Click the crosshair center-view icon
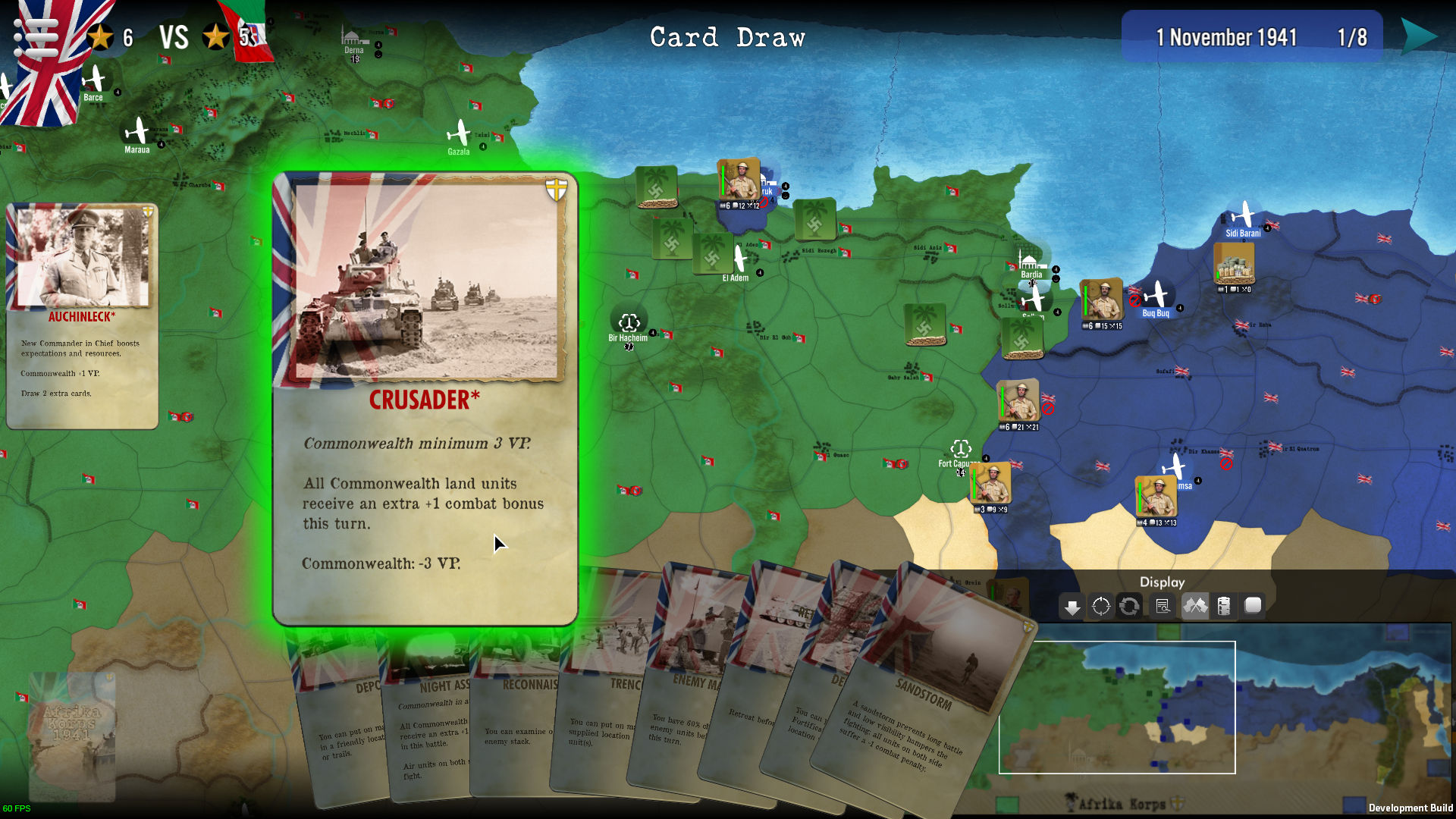The width and height of the screenshot is (1456, 819). click(x=1100, y=605)
